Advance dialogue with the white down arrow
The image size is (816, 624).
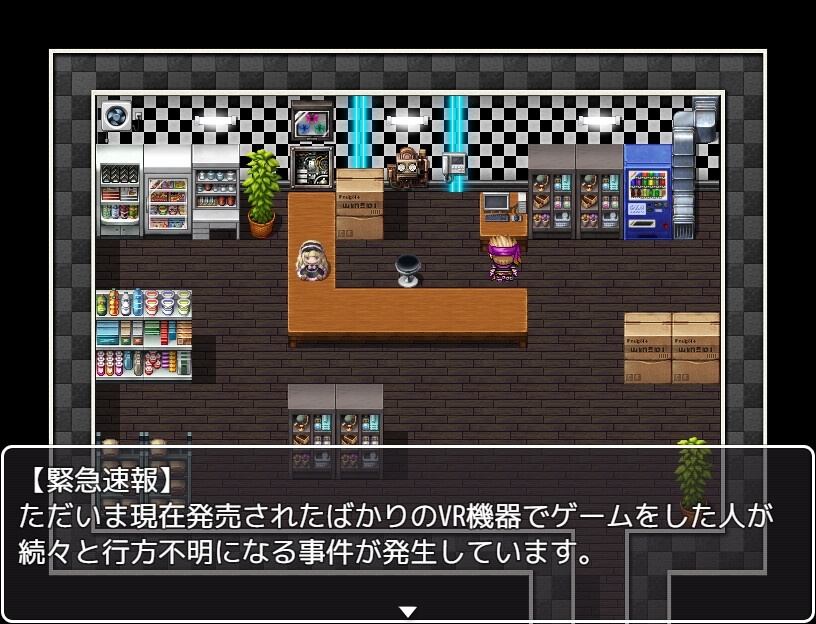(407, 611)
